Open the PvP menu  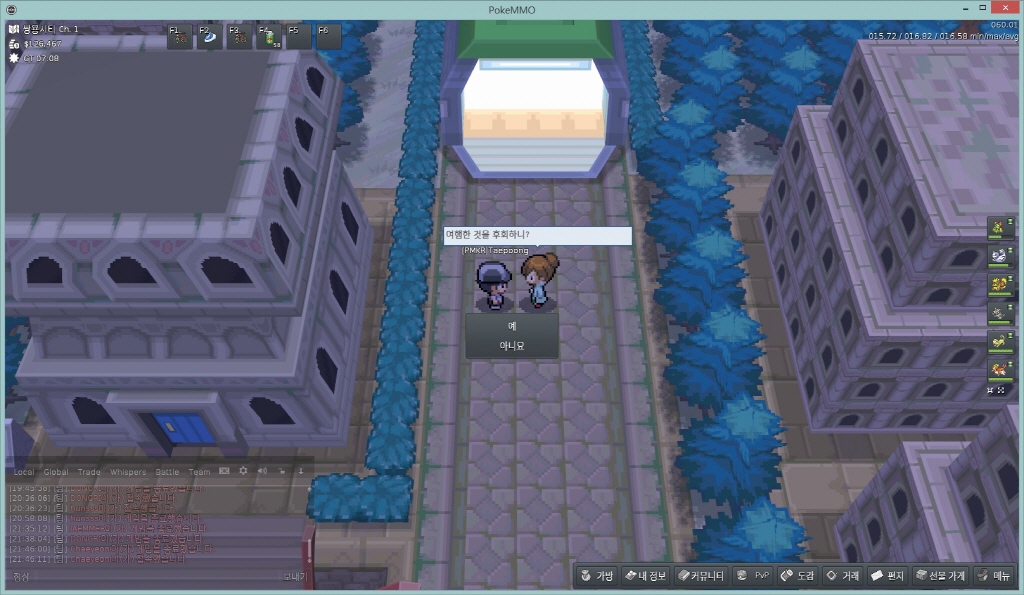(753, 576)
